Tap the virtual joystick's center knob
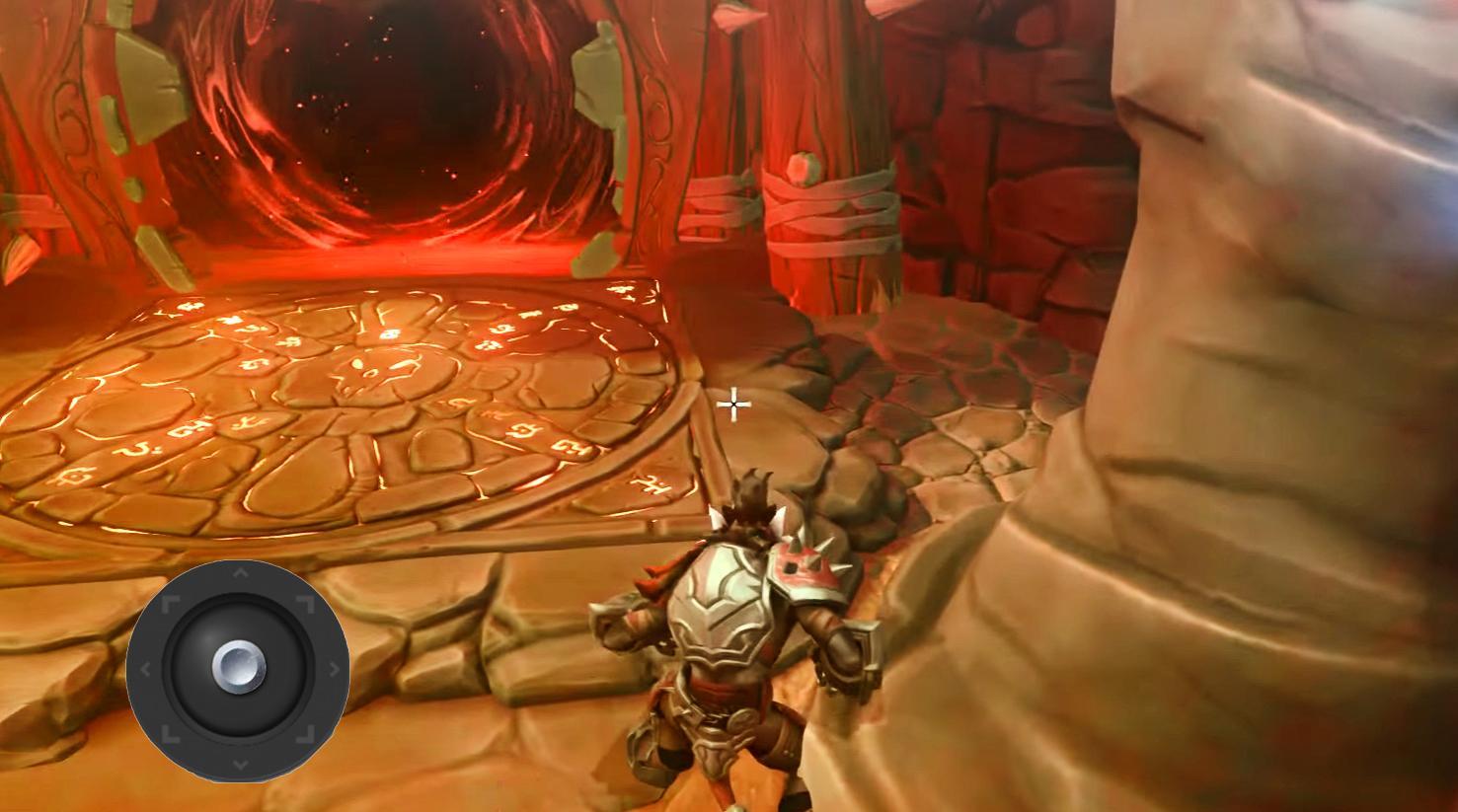This screenshot has height=812, width=1458. (238, 668)
